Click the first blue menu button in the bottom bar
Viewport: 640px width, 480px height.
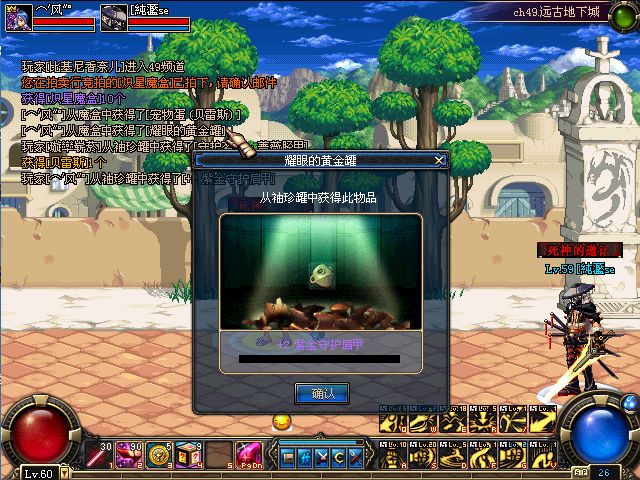click(x=288, y=457)
